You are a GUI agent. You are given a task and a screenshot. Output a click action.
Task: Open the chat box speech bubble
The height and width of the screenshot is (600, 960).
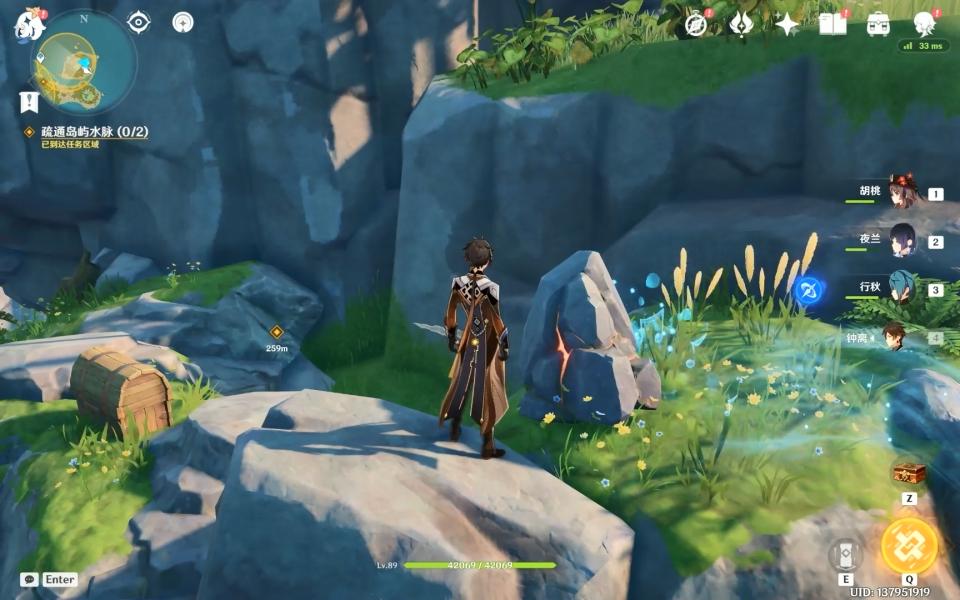click(29, 579)
